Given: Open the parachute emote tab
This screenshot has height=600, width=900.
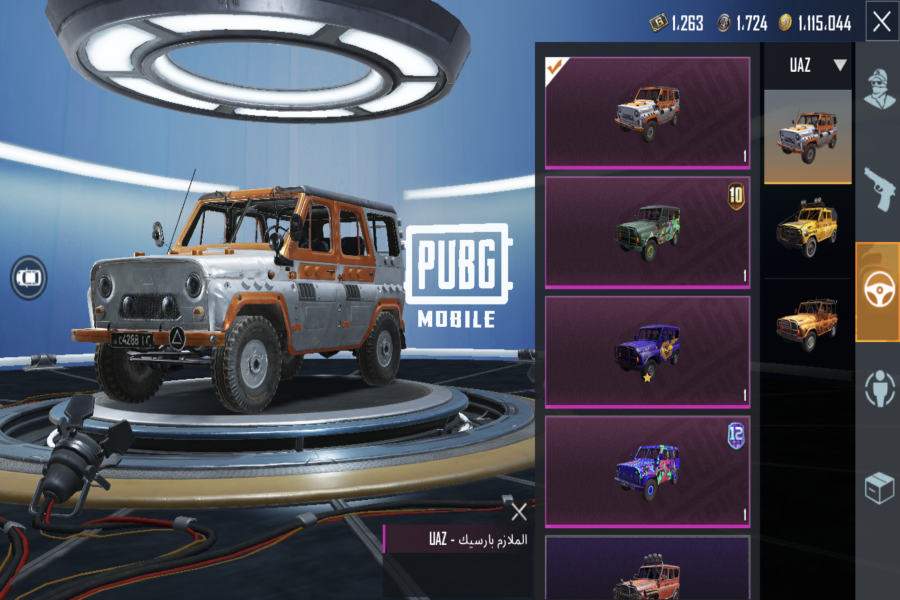Looking at the screenshot, I should click(x=879, y=388).
